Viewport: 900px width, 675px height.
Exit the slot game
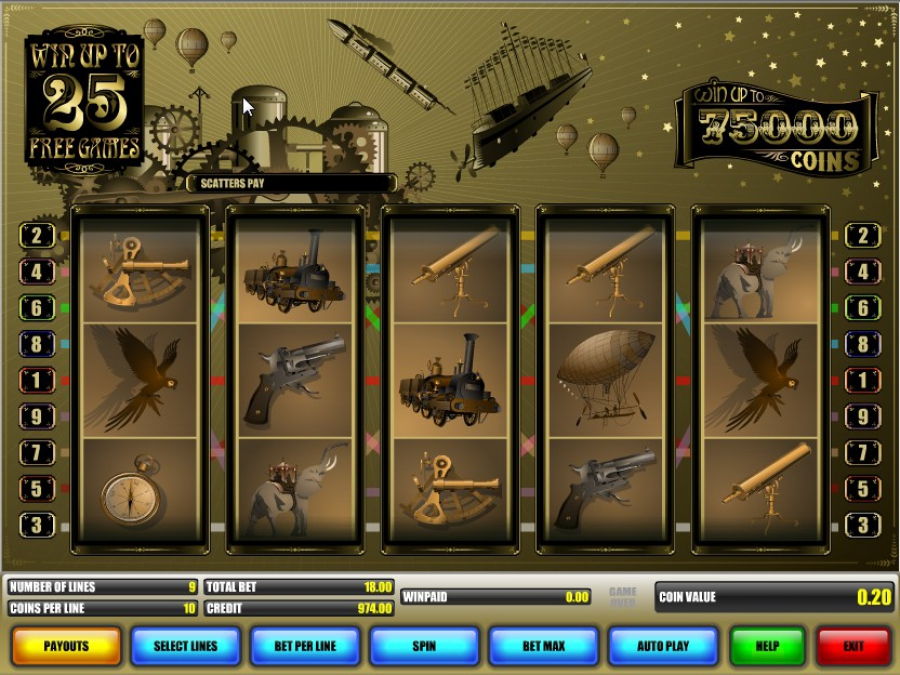853,646
